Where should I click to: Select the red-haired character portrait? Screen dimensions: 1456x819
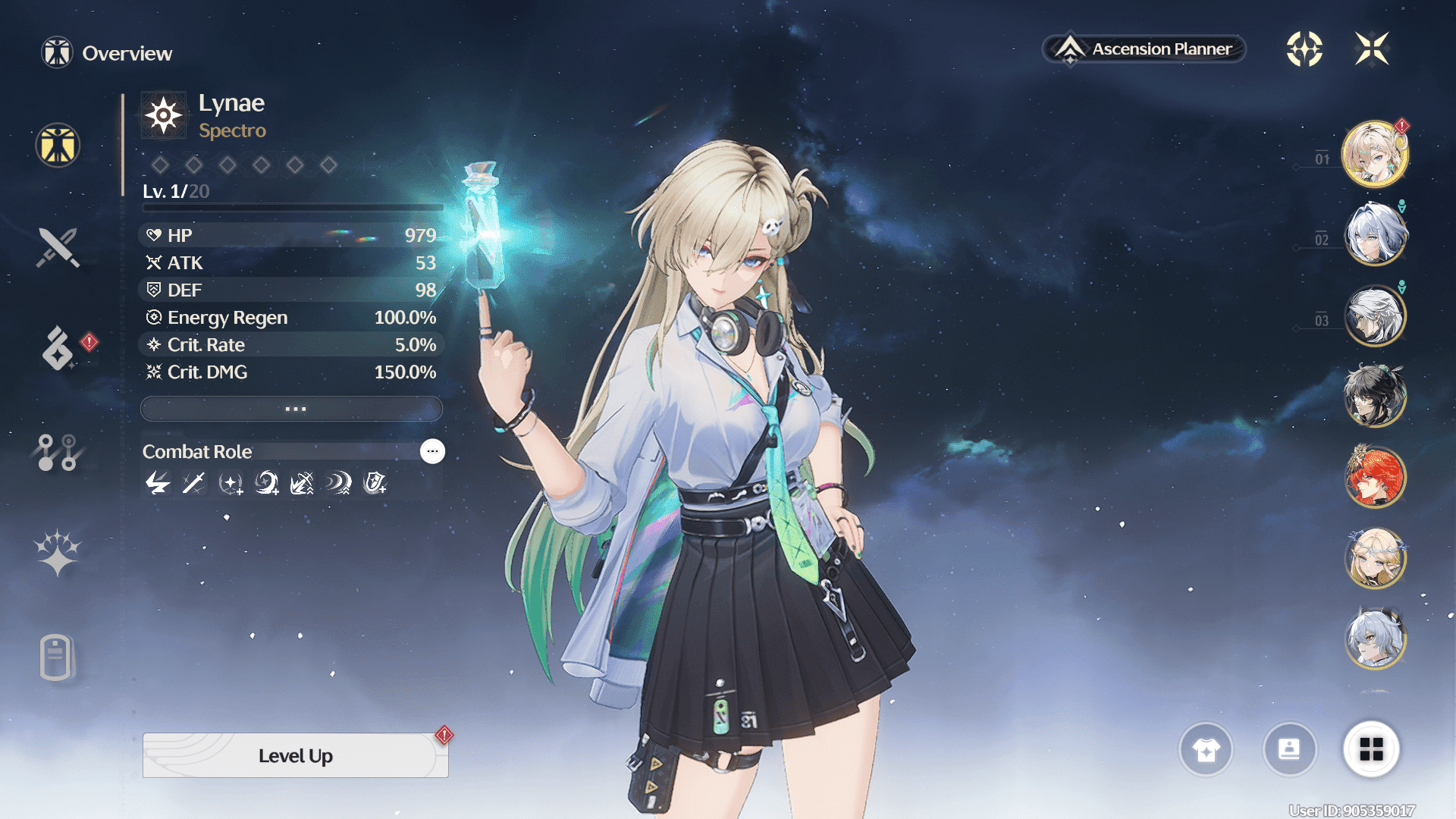[1375, 477]
